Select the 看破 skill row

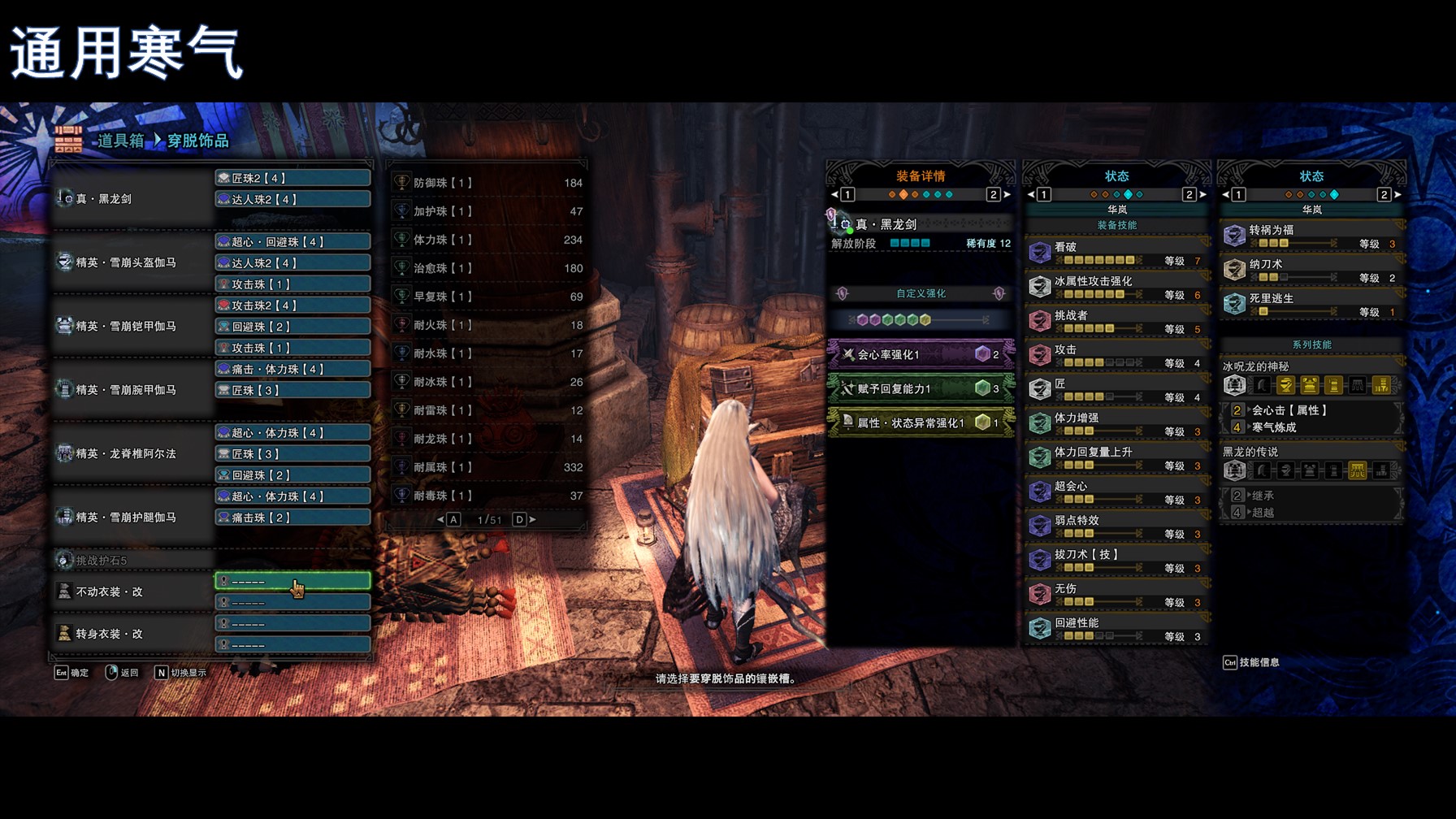point(1116,253)
